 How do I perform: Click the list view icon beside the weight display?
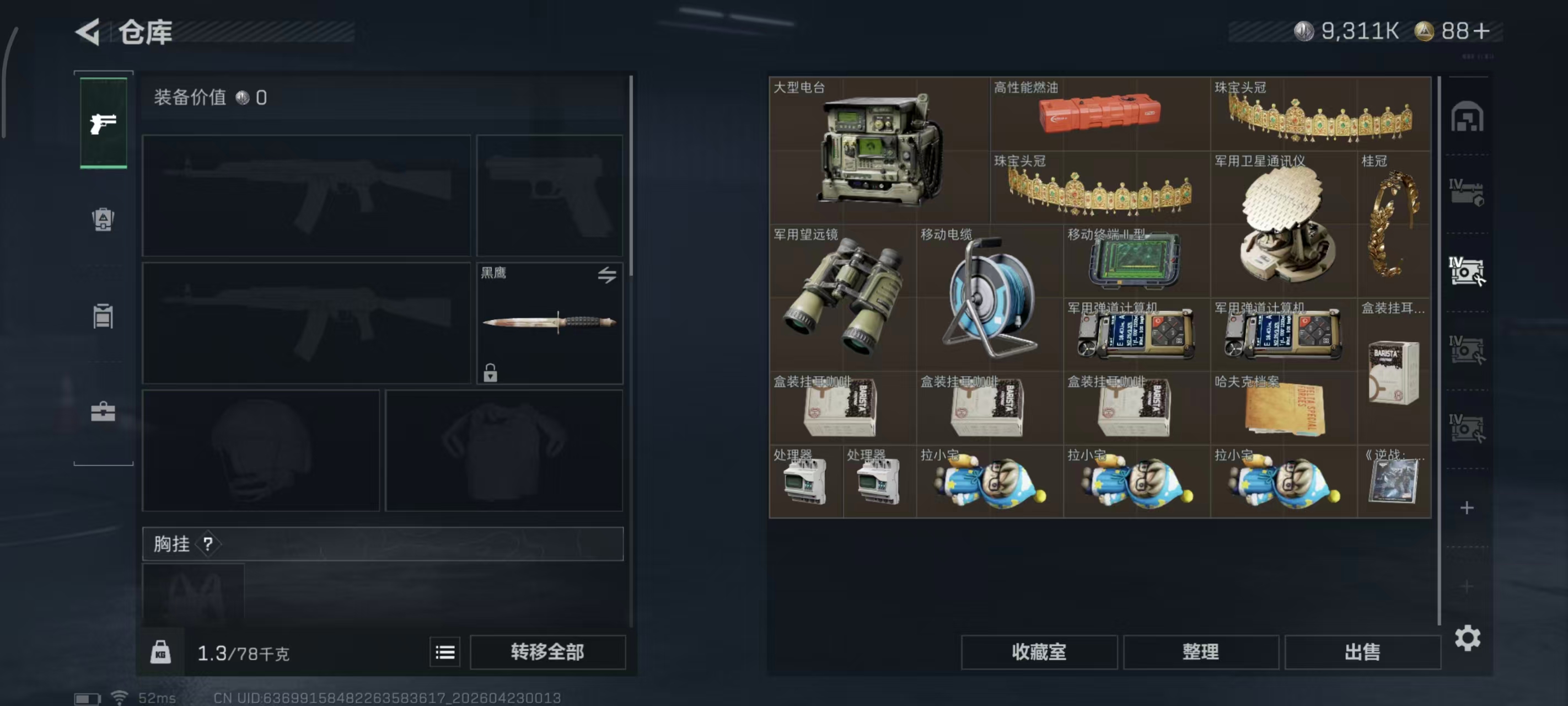[445, 651]
